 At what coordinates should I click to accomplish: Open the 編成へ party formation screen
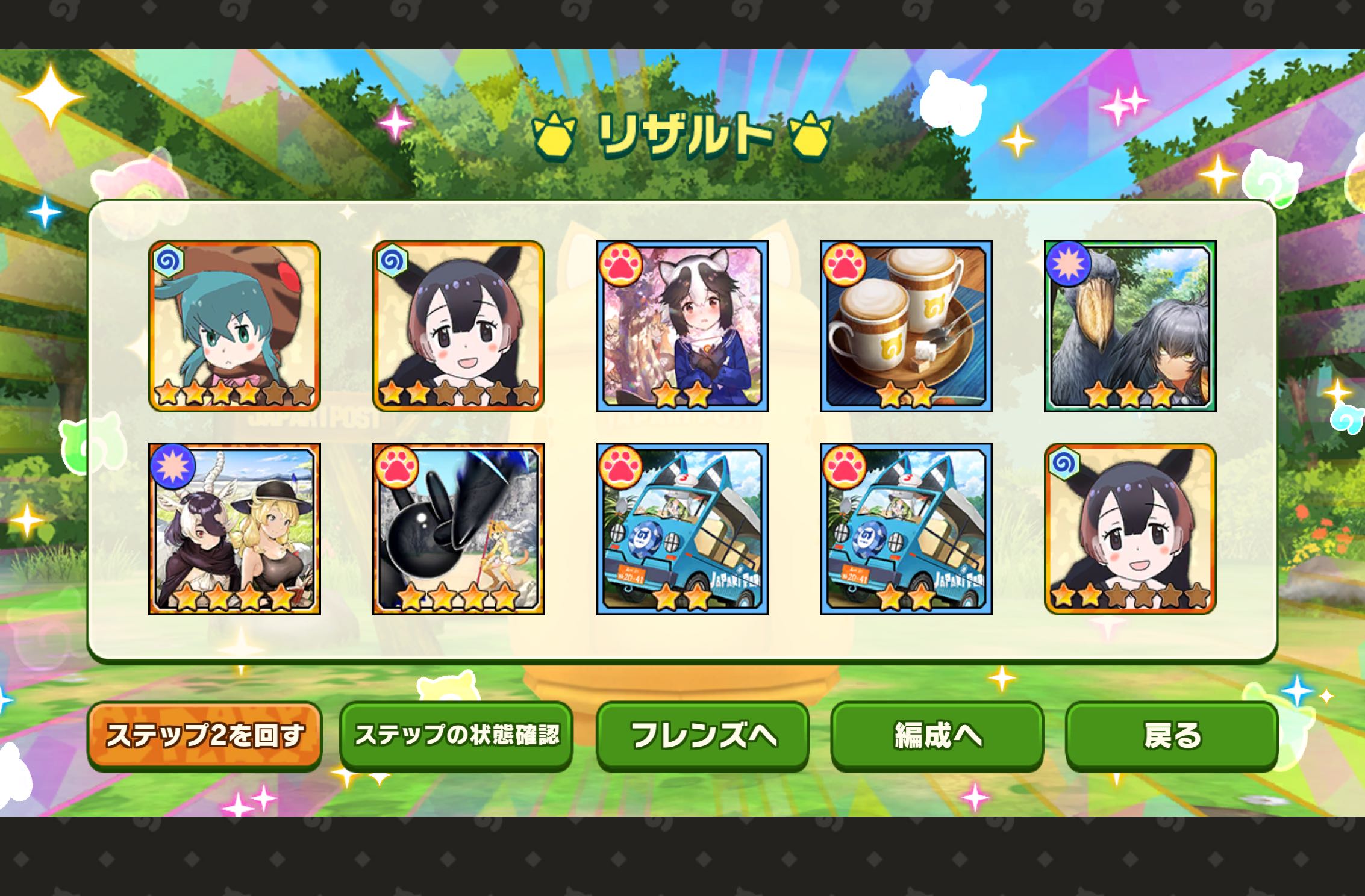(x=937, y=735)
